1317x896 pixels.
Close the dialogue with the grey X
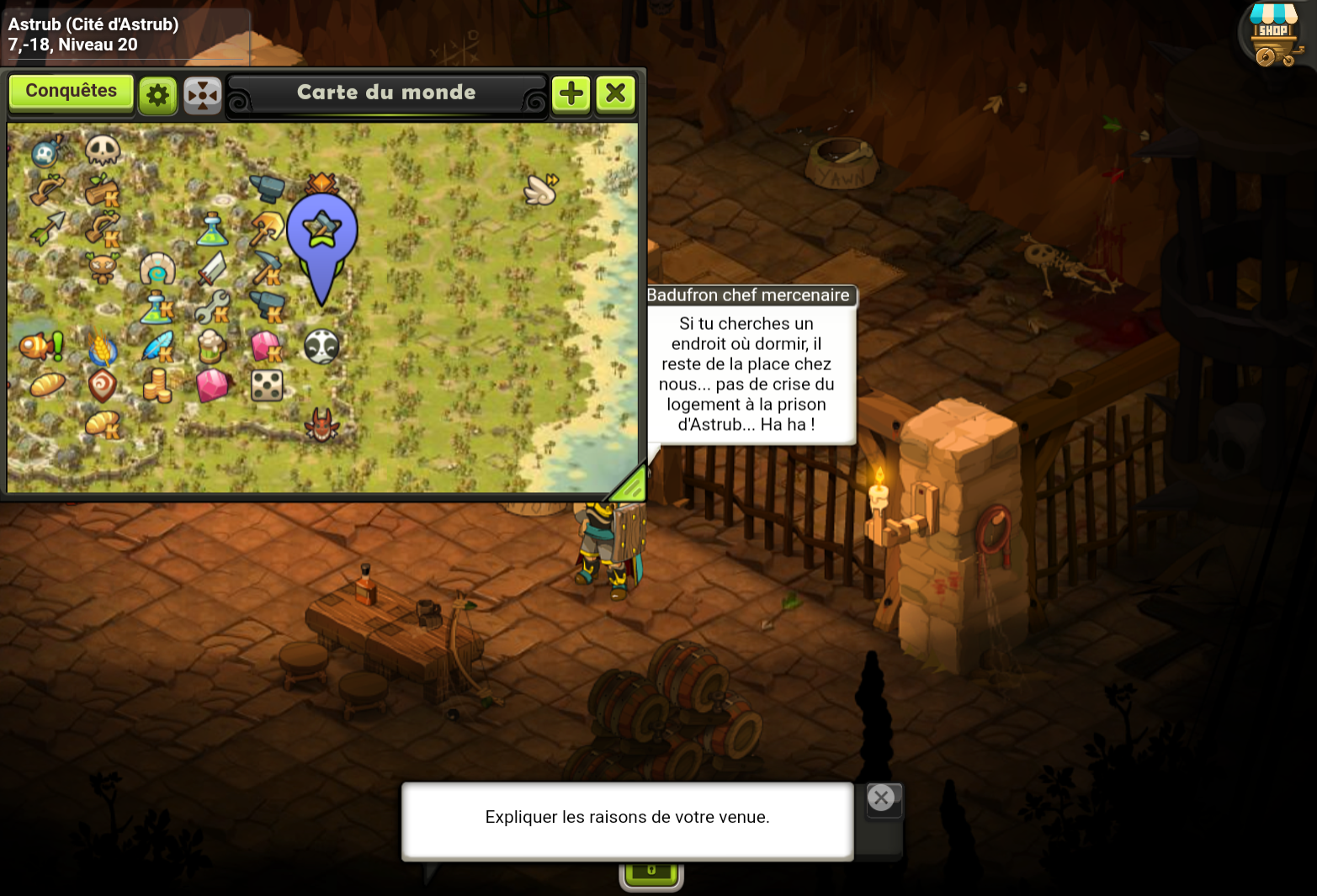point(881,798)
